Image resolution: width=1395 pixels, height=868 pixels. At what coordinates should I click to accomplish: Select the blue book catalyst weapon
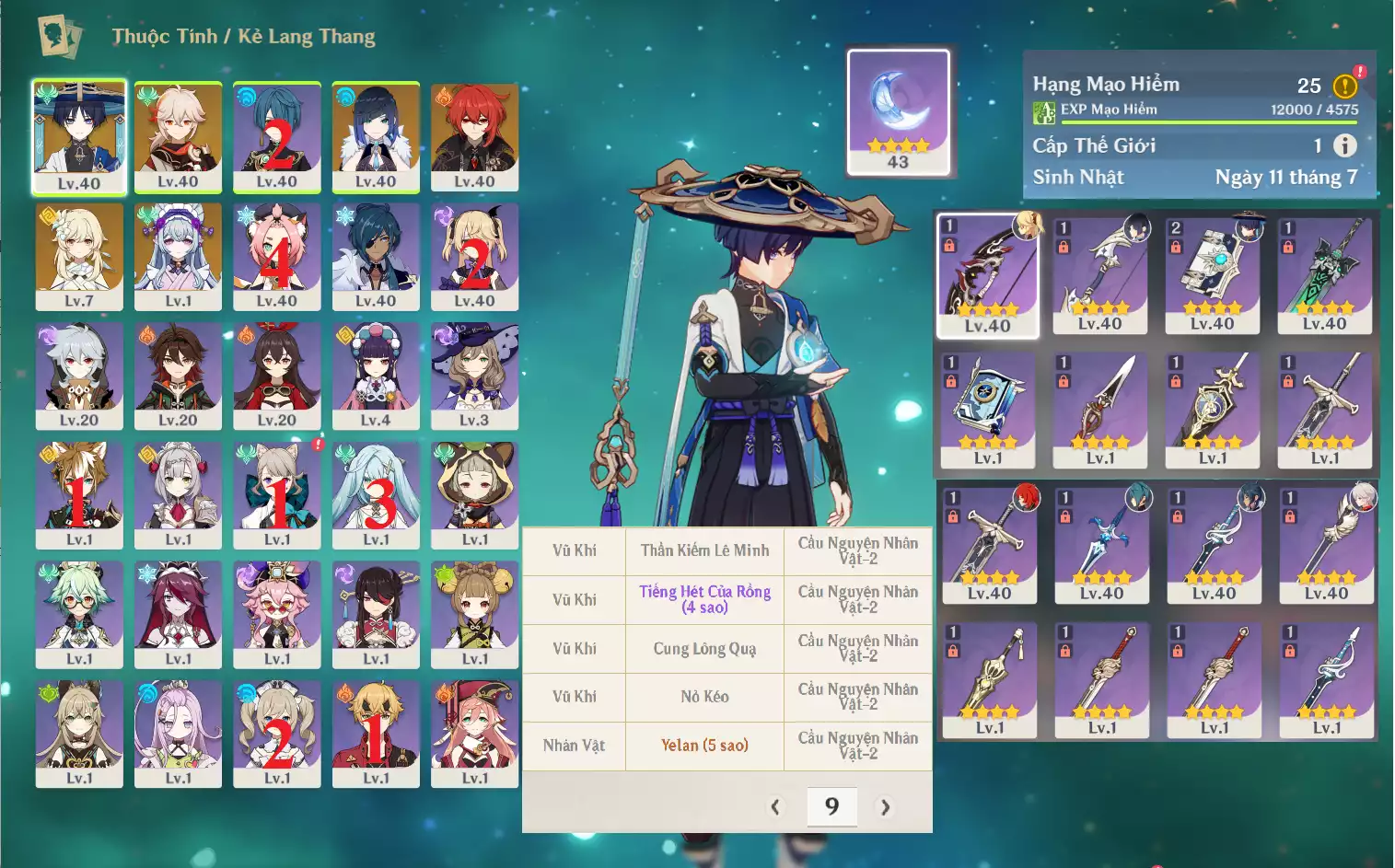987,410
